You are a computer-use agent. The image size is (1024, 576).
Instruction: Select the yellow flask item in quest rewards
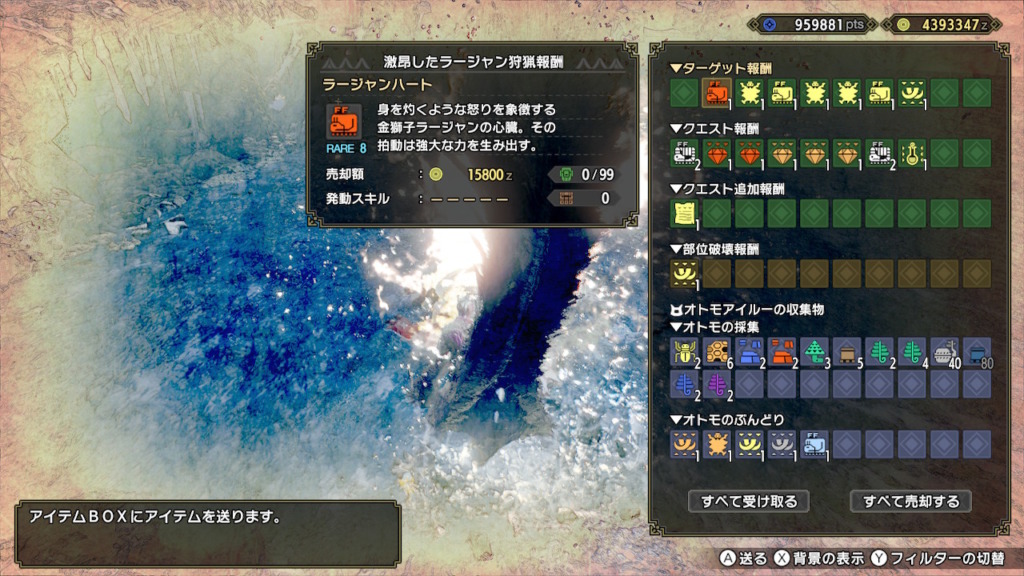tap(912, 153)
